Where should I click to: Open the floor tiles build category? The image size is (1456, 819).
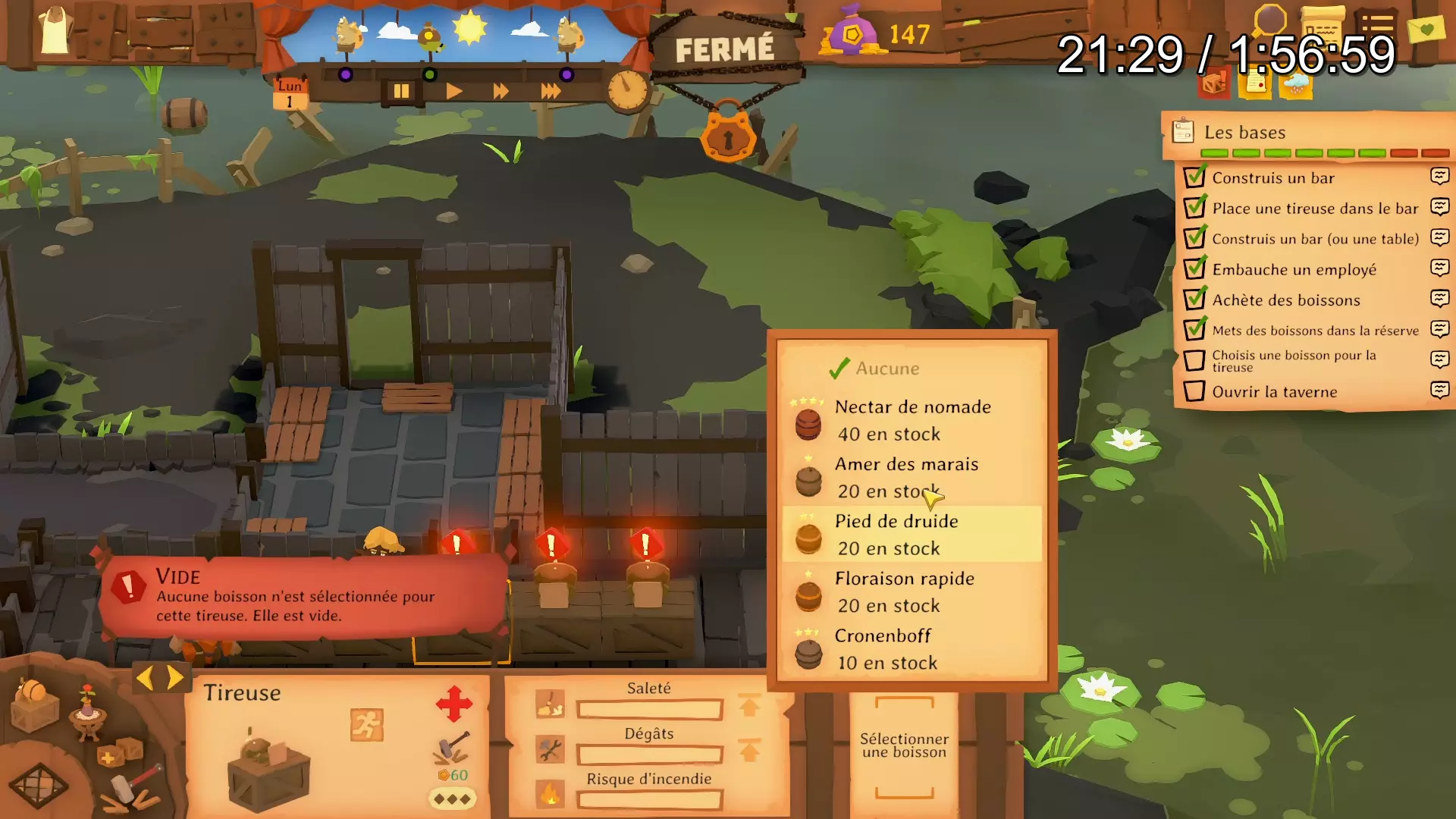pyautogui.click(x=38, y=785)
